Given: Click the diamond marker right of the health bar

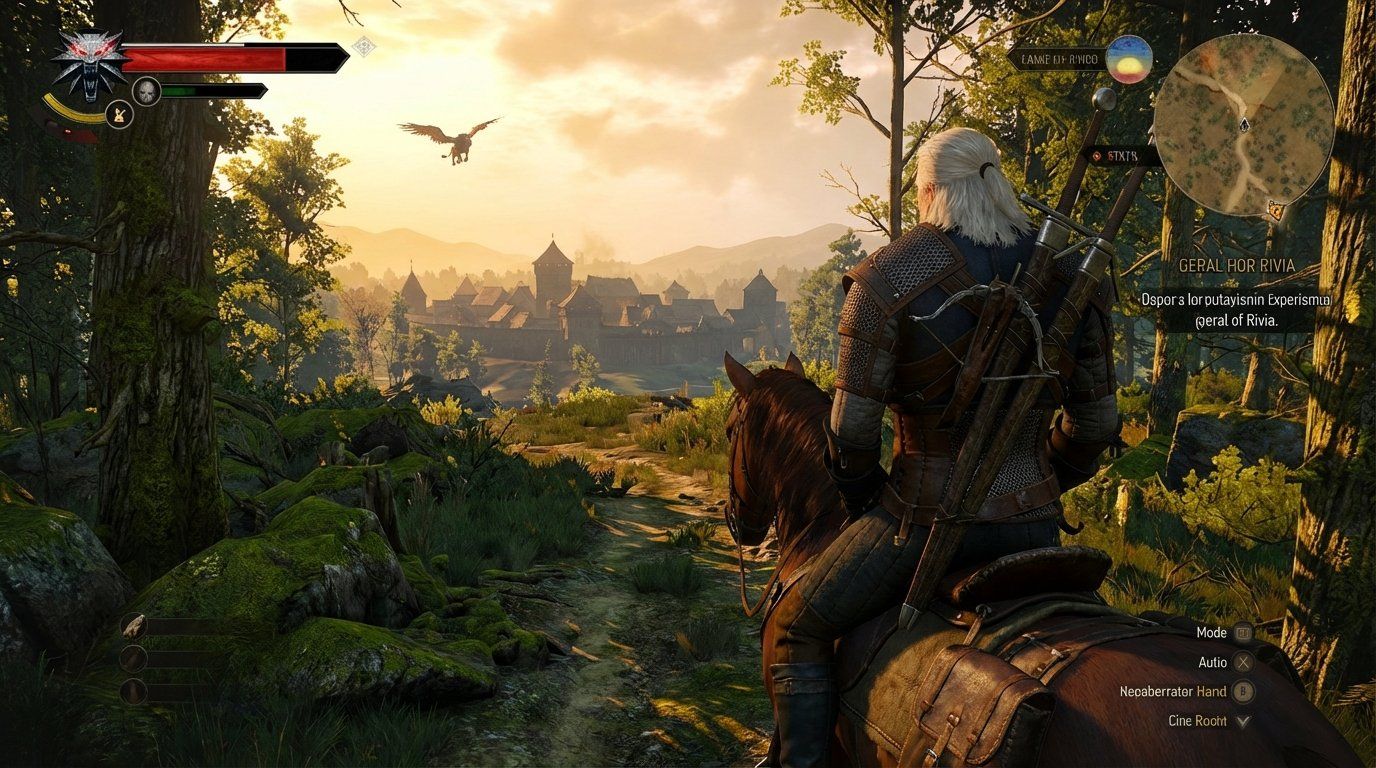Looking at the screenshot, I should (362, 47).
